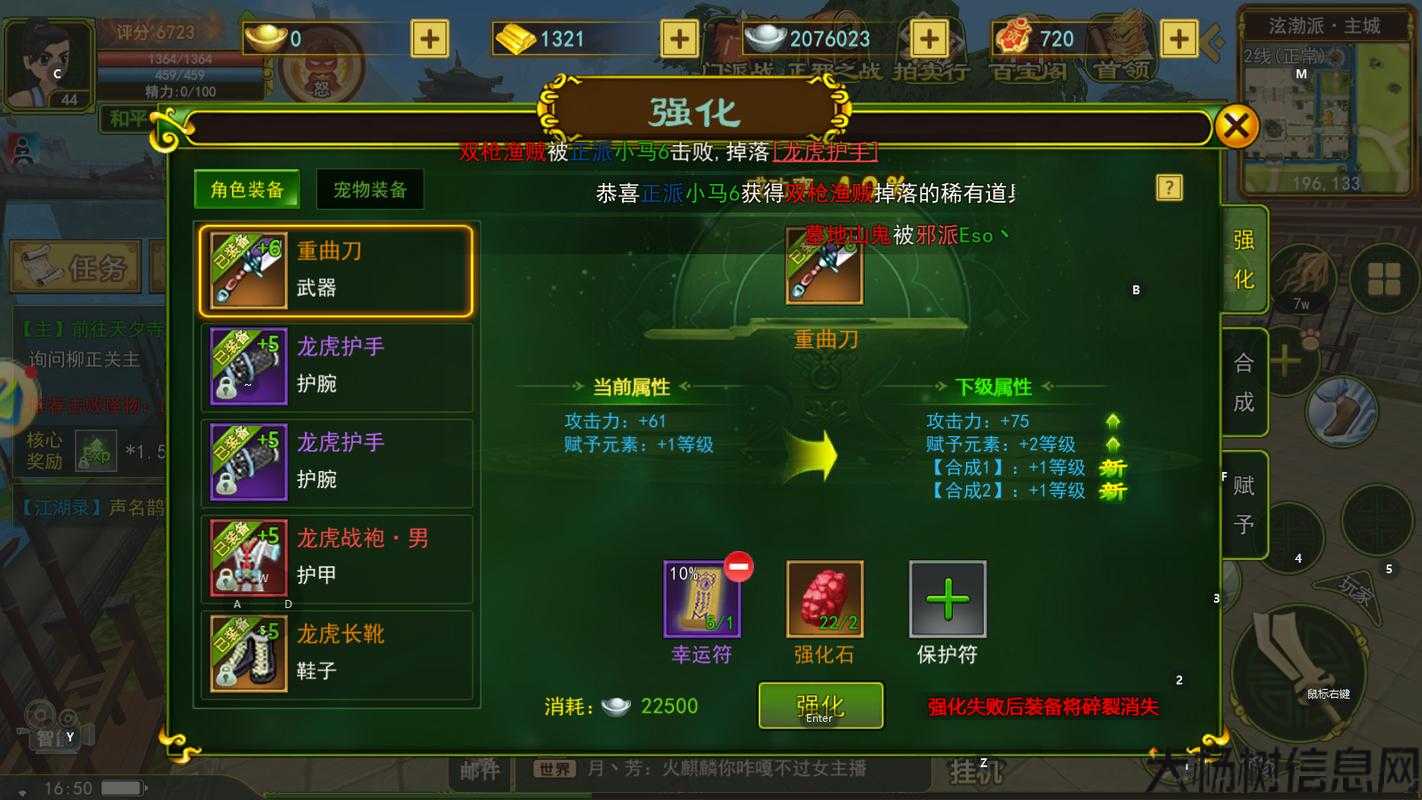Select the second 龙虎护手 bracer
Screen dimensions: 1422x800
coord(337,463)
